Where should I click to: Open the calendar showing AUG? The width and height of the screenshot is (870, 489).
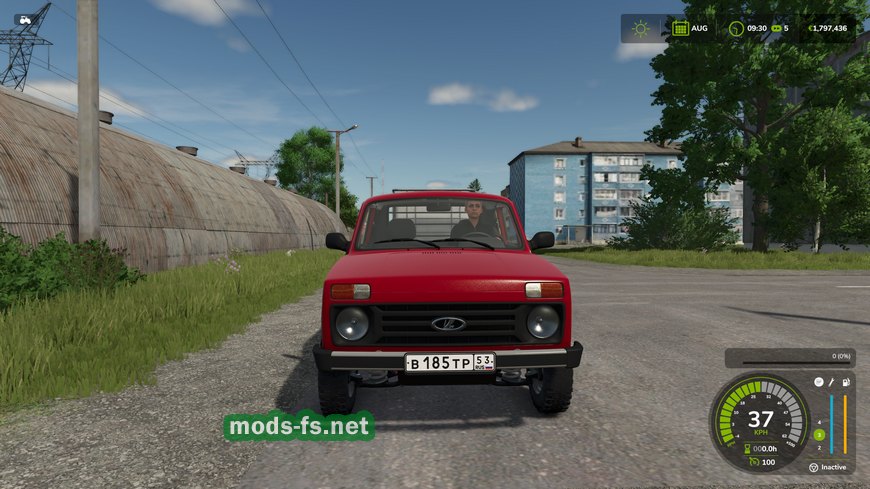click(x=680, y=28)
